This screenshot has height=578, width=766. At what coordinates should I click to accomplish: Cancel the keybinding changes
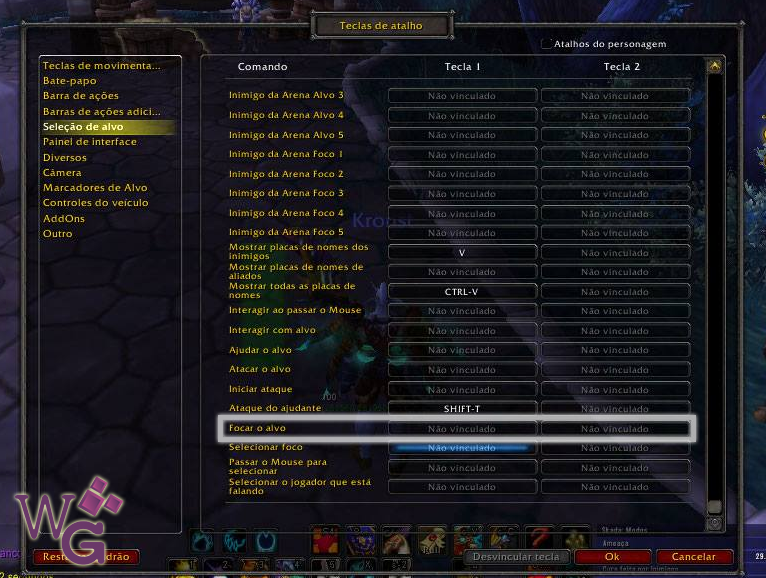click(x=693, y=557)
